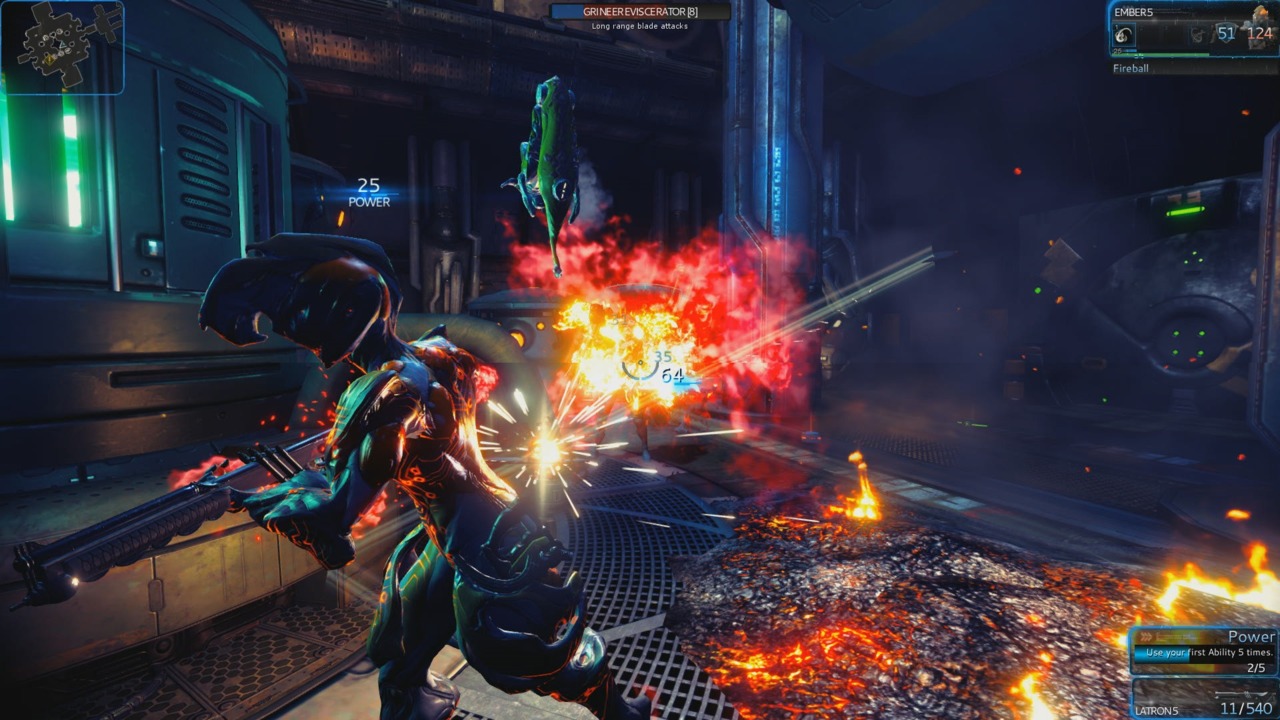Click the Fireball label under the HUD
1280x720 pixels.
[1131, 67]
